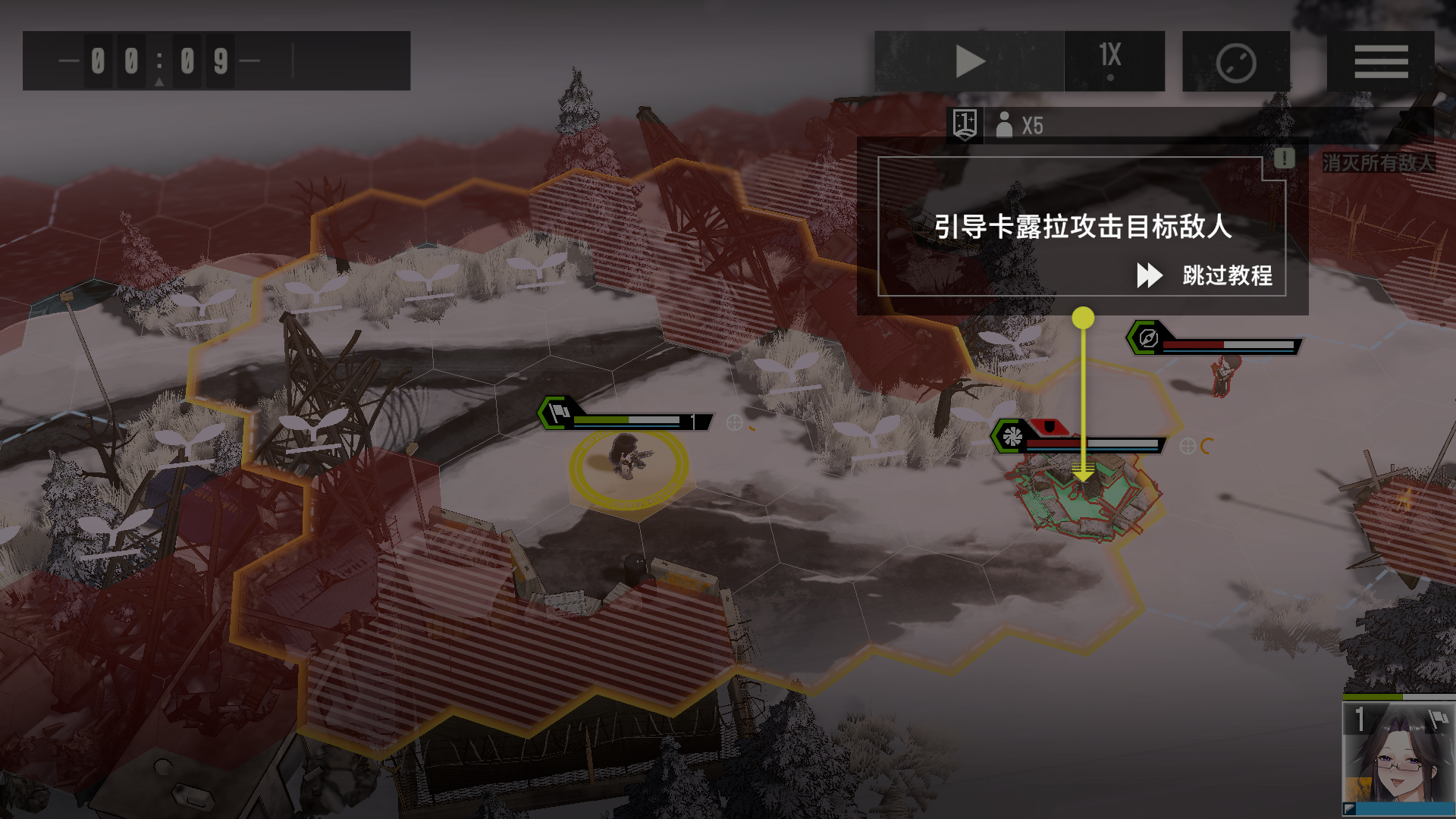Select the clock icon in the top toolbar
The width and height of the screenshot is (1456, 819).
pos(1235,61)
